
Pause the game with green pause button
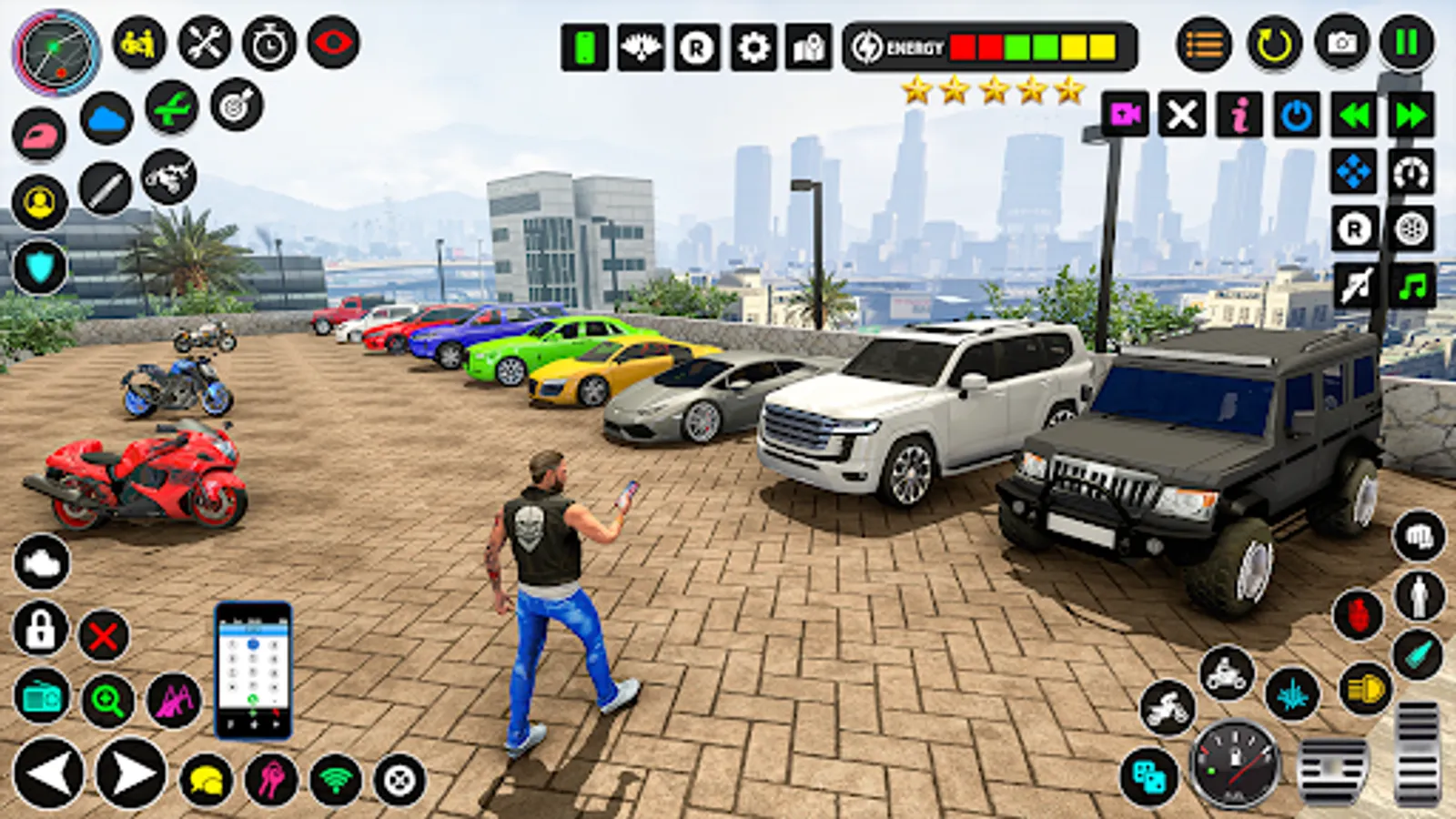(x=1406, y=43)
